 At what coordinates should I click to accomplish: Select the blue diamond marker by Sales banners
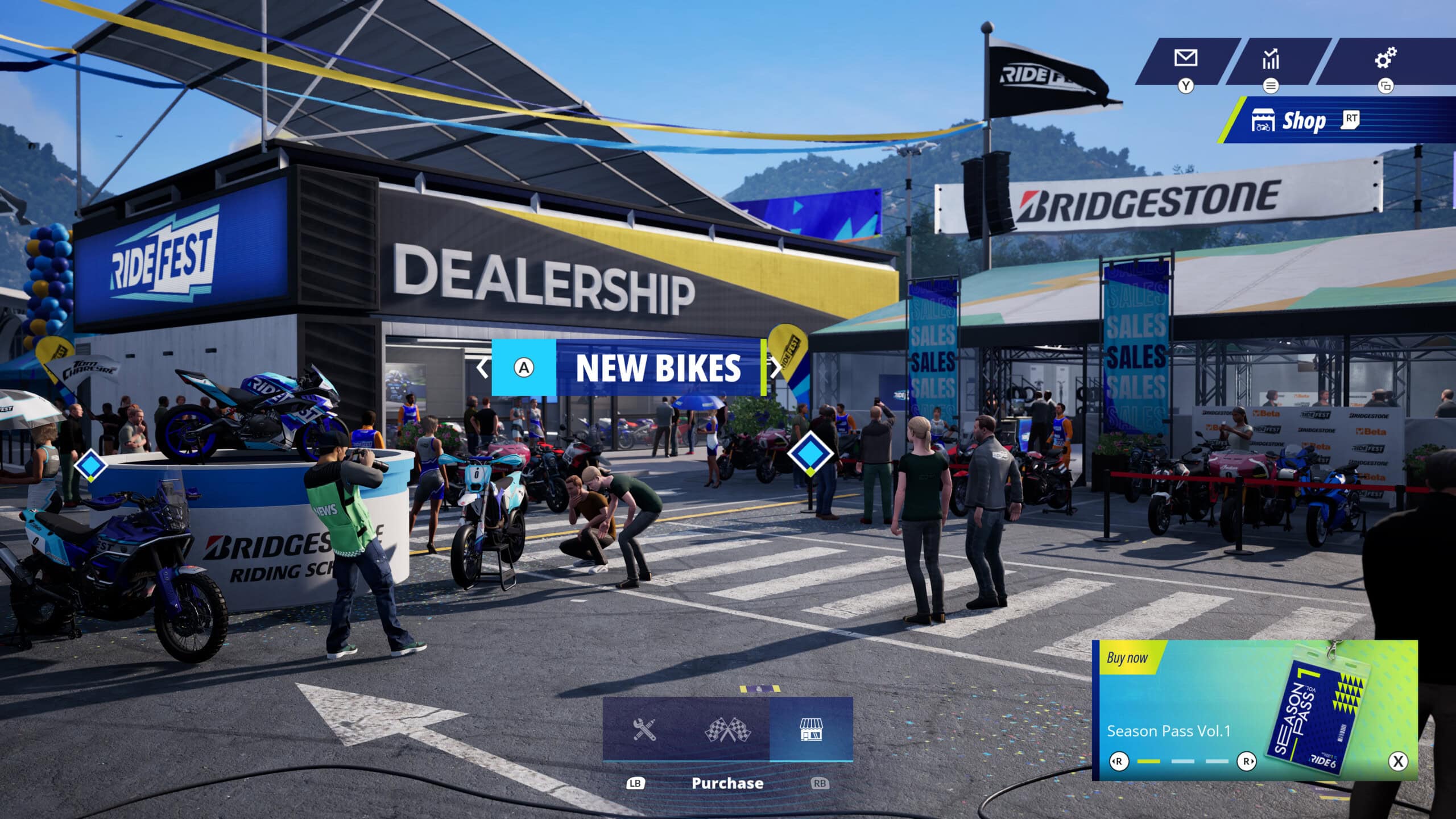click(x=810, y=453)
